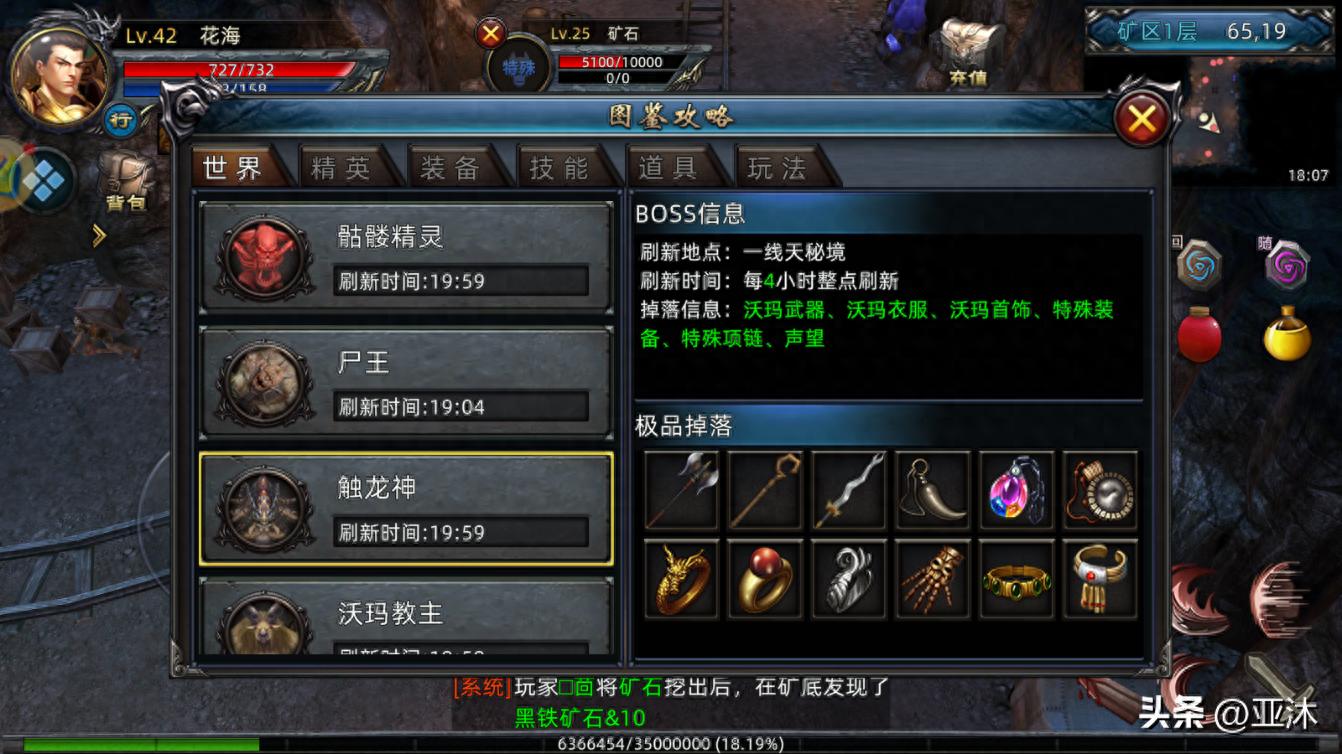The height and width of the screenshot is (754, 1342).
Task: Tap the purple amulet necklace drop icon
Action: click(x=1016, y=489)
